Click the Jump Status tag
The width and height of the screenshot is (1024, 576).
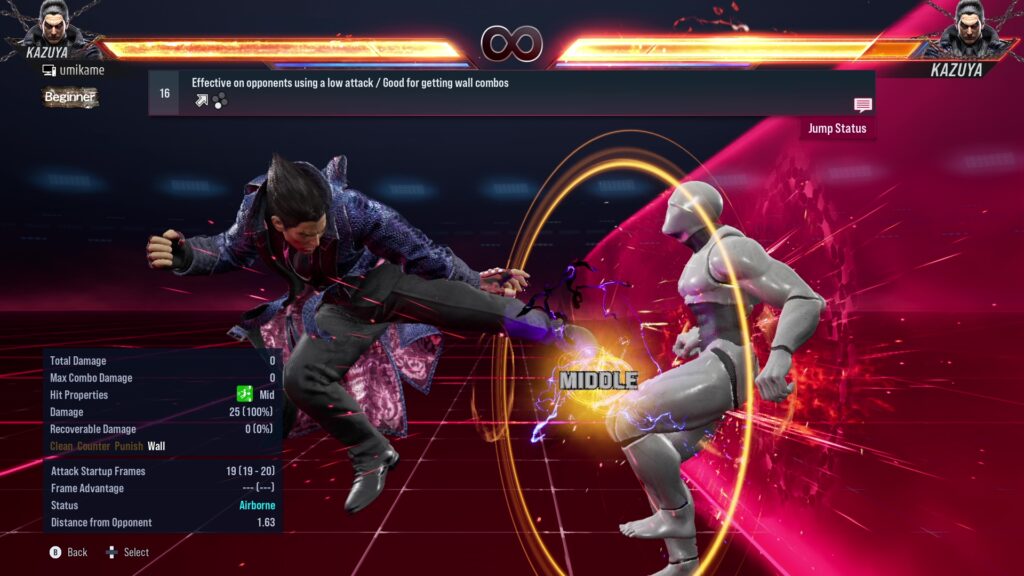click(x=837, y=129)
